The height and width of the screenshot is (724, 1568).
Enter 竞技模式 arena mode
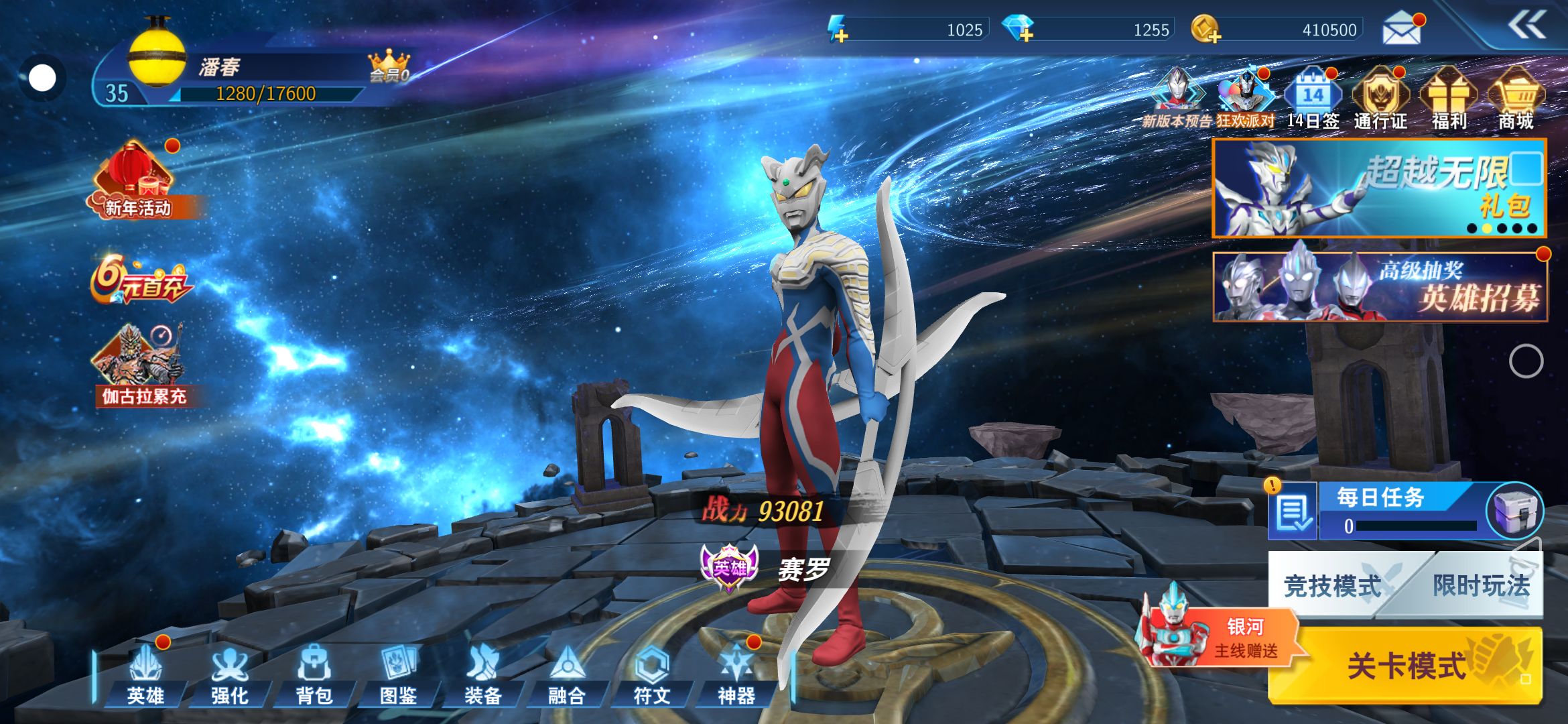[1332, 586]
